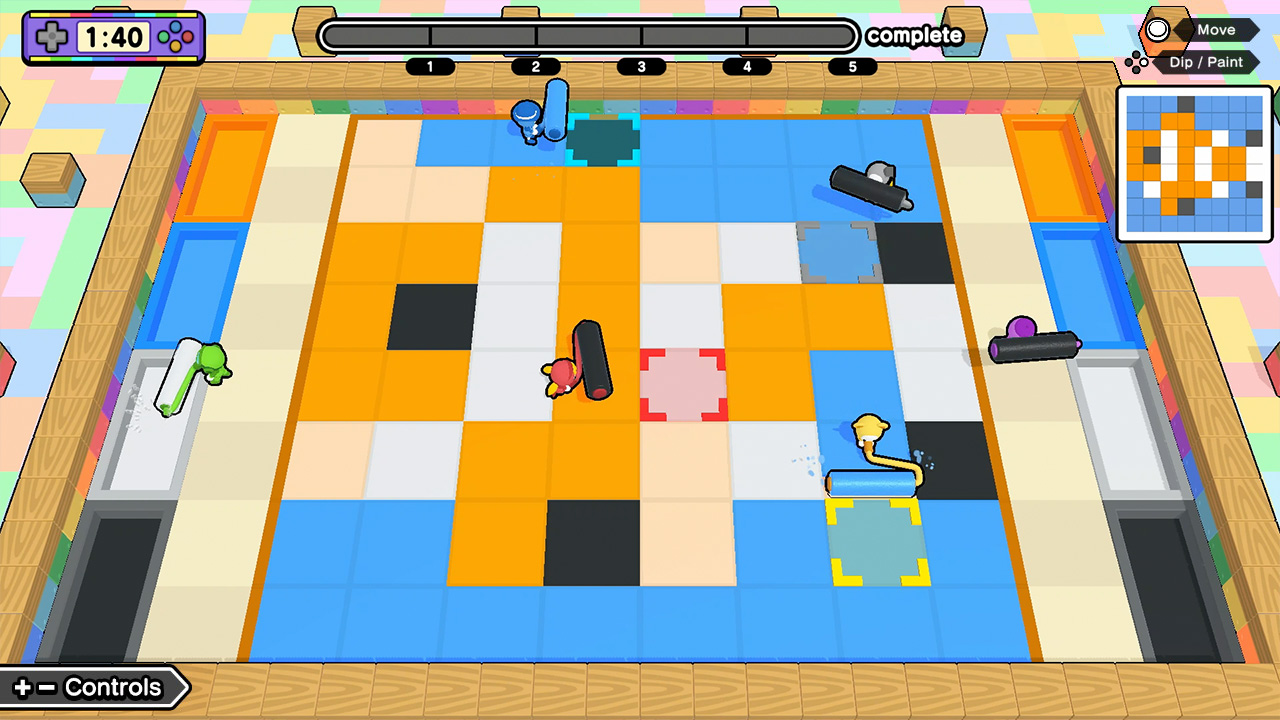Screen dimensions: 1280x720
Task: Click the analog stick icon next to Move
Action: (x=1157, y=30)
